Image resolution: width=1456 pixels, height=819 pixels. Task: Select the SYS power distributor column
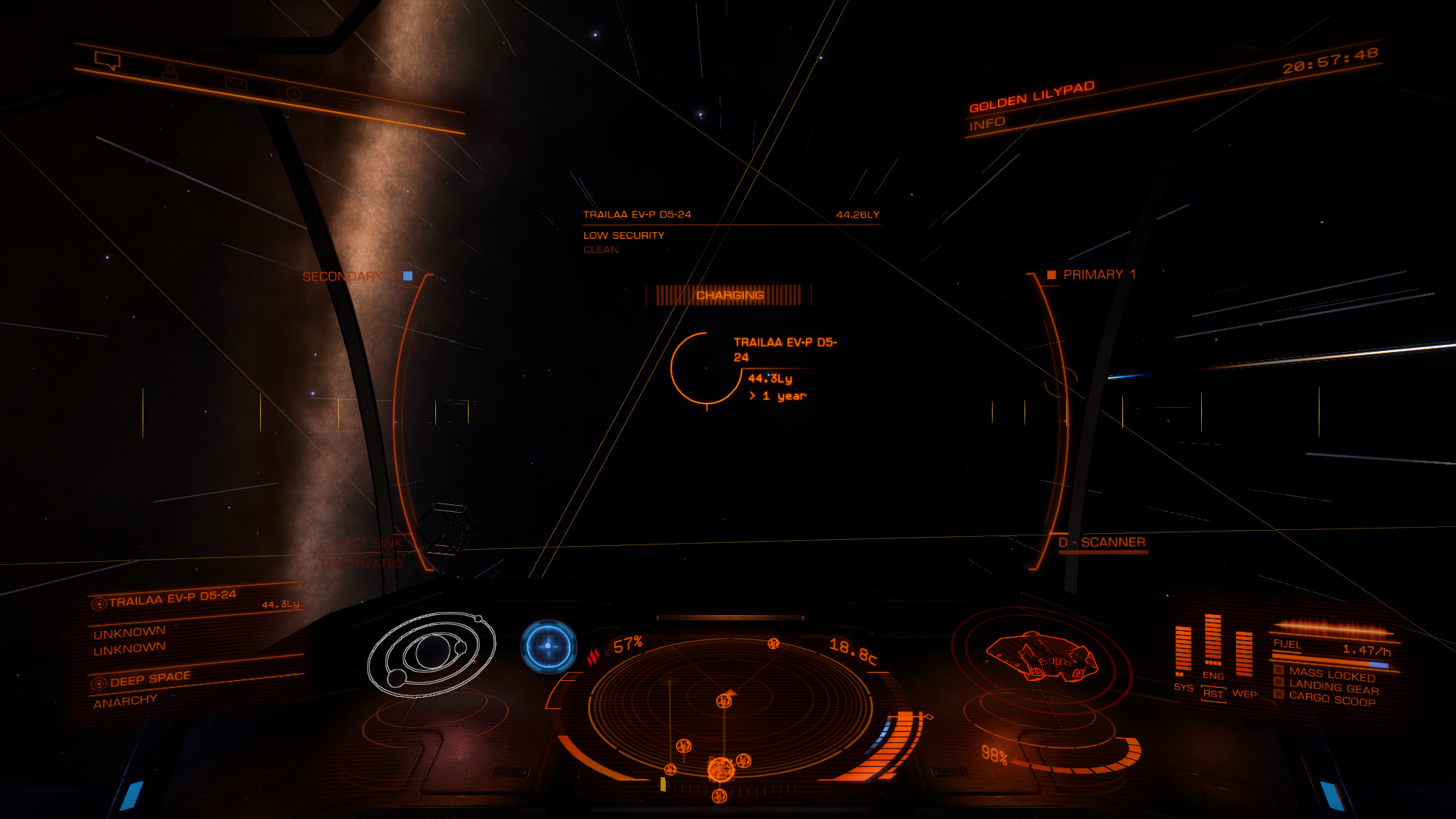pos(1182,651)
